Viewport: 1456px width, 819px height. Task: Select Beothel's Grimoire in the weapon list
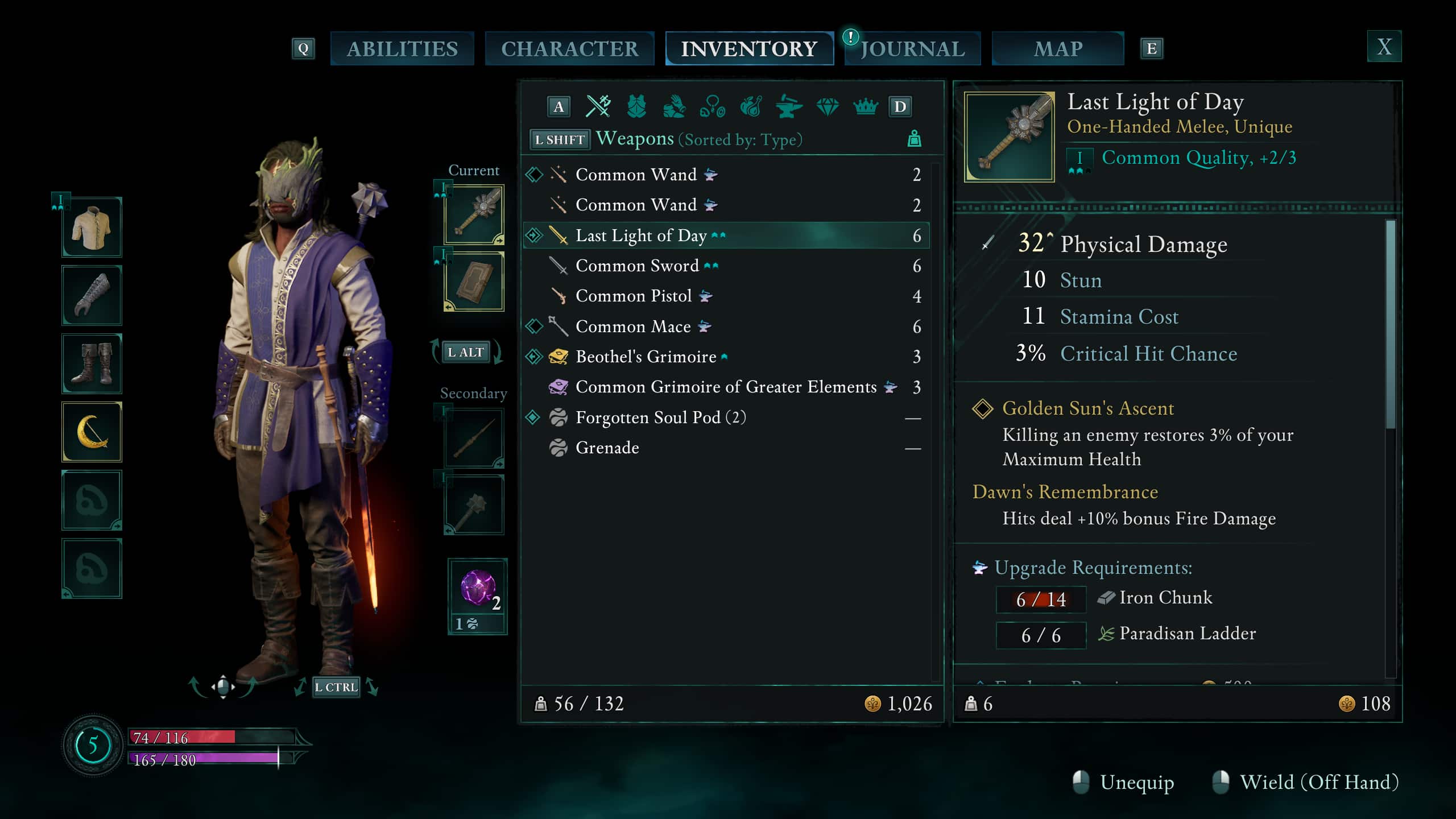click(646, 357)
